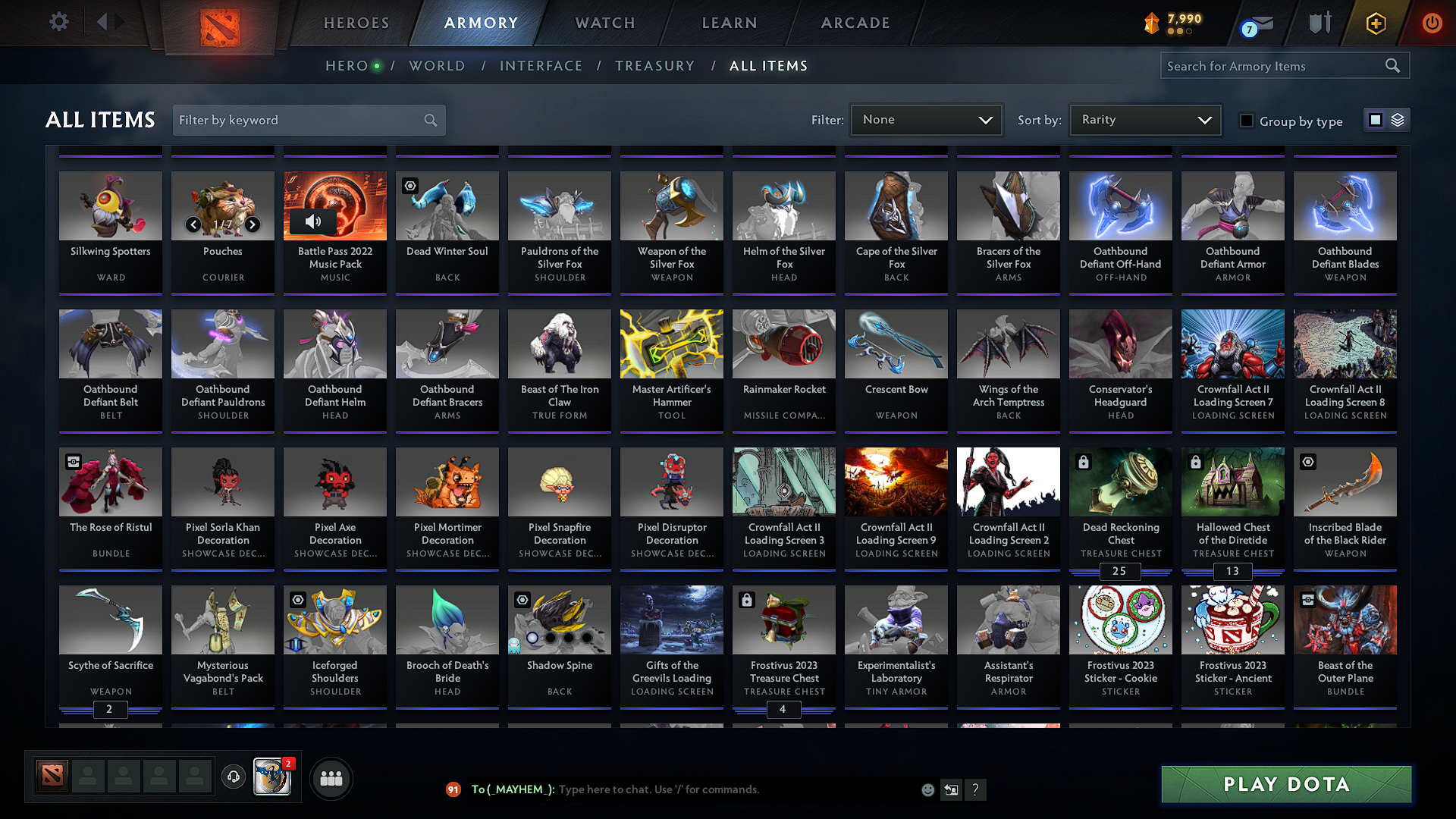The height and width of the screenshot is (819, 1456).
Task: Click the next arrow on the Pouches courier
Action: (x=253, y=224)
